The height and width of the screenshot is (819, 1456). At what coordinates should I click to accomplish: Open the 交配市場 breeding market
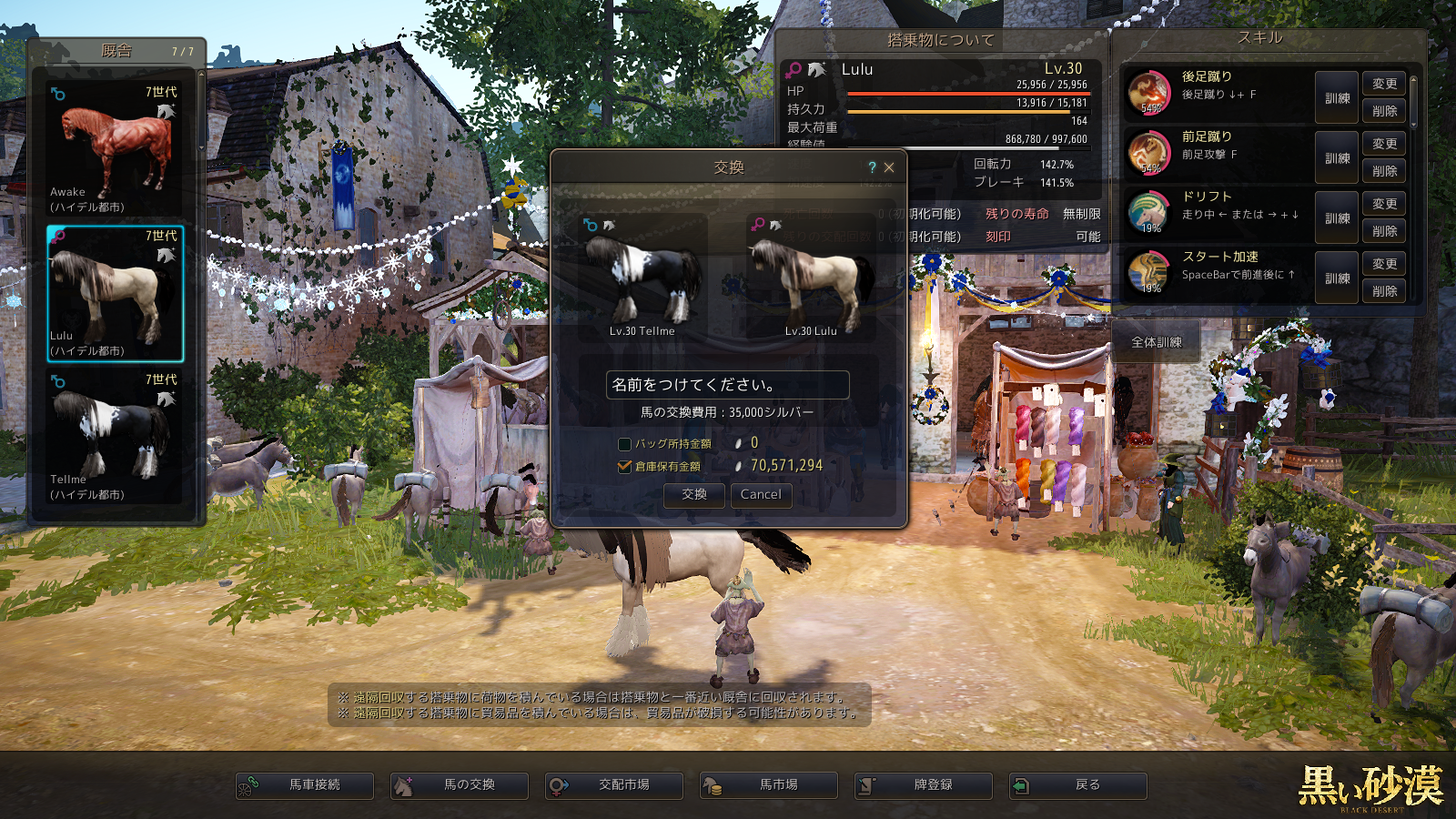click(614, 784)
